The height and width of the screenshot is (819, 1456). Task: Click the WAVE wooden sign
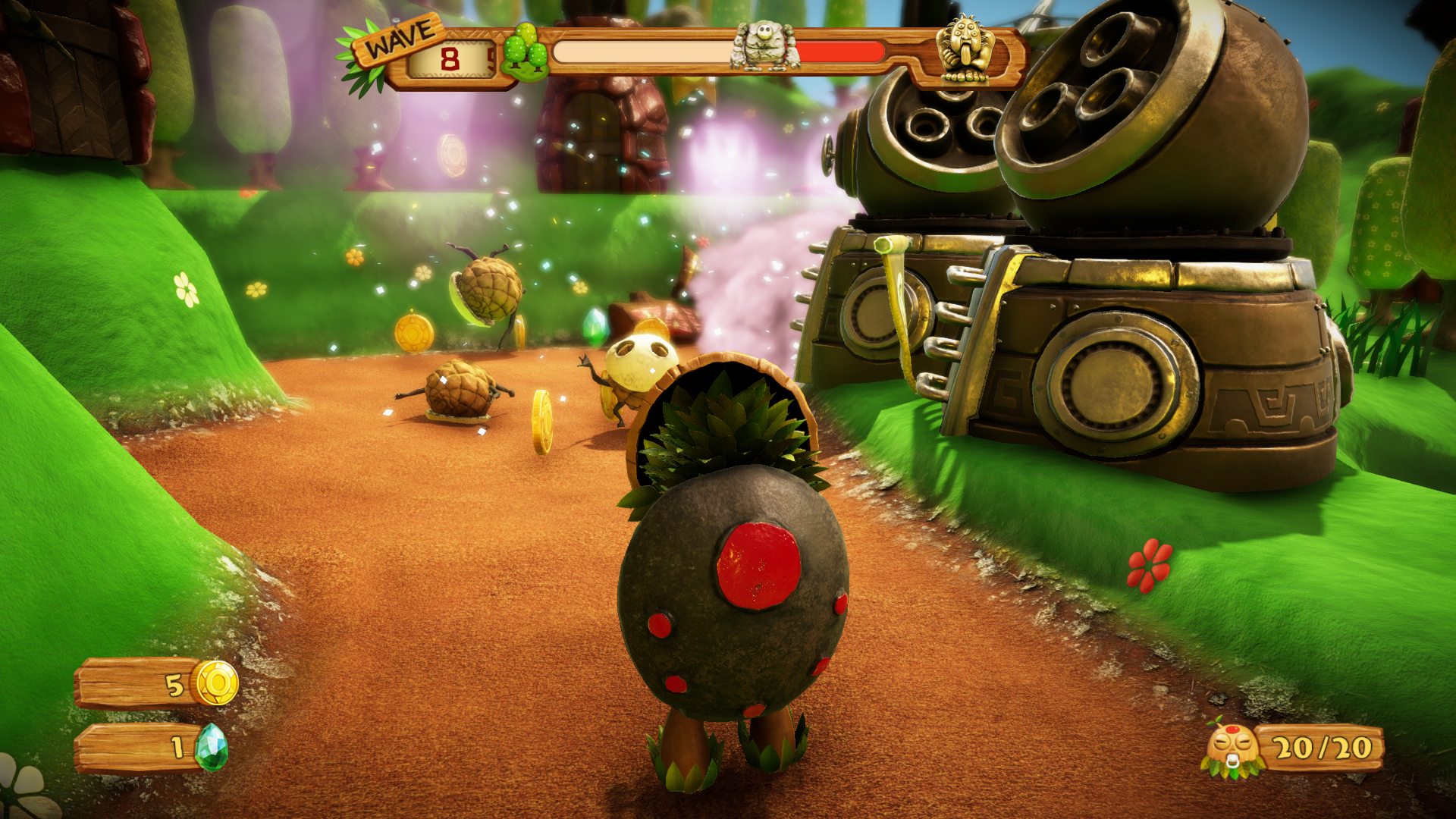pos(399,38)
